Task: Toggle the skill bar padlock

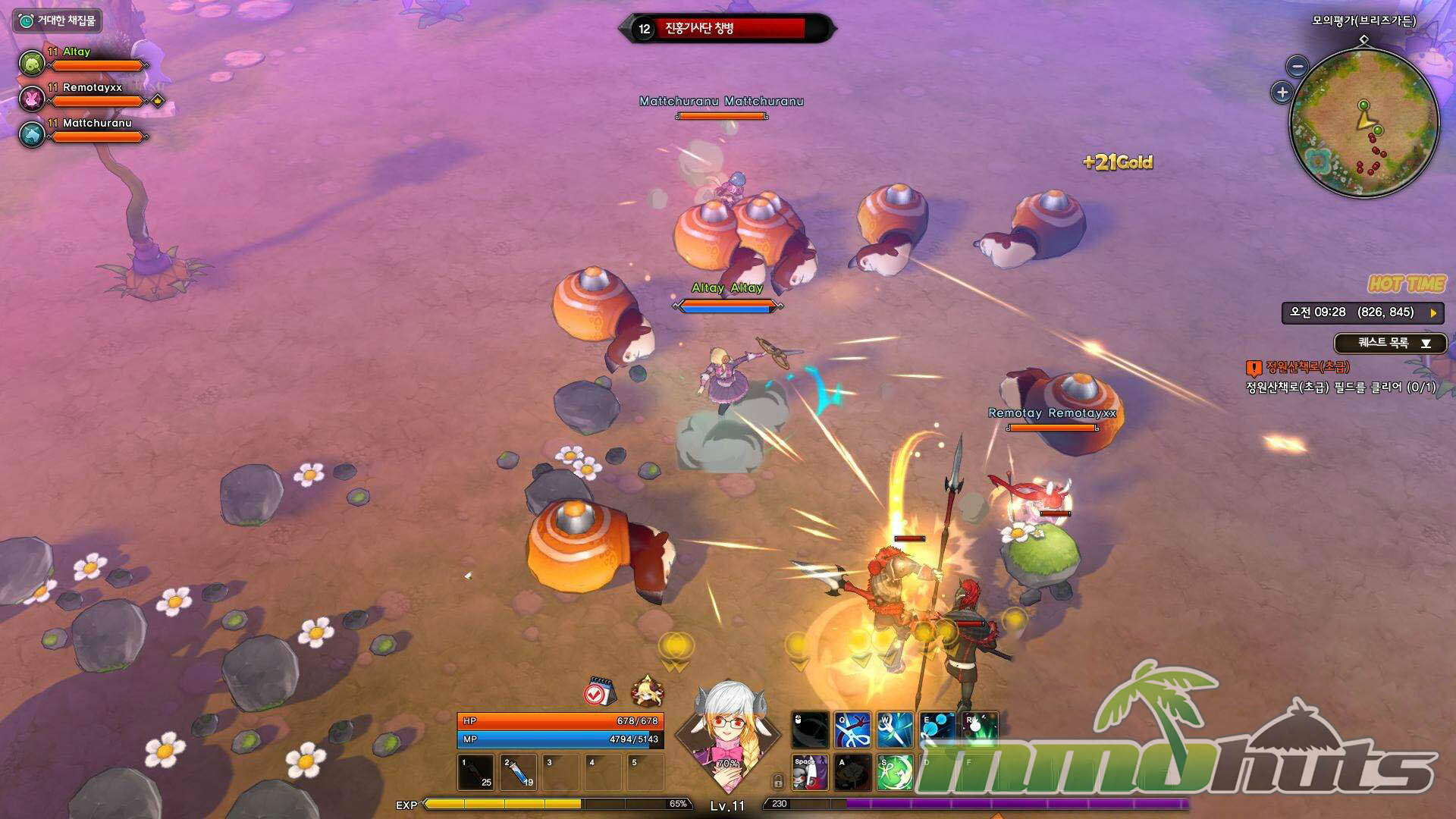Action: tap(777, 781)
